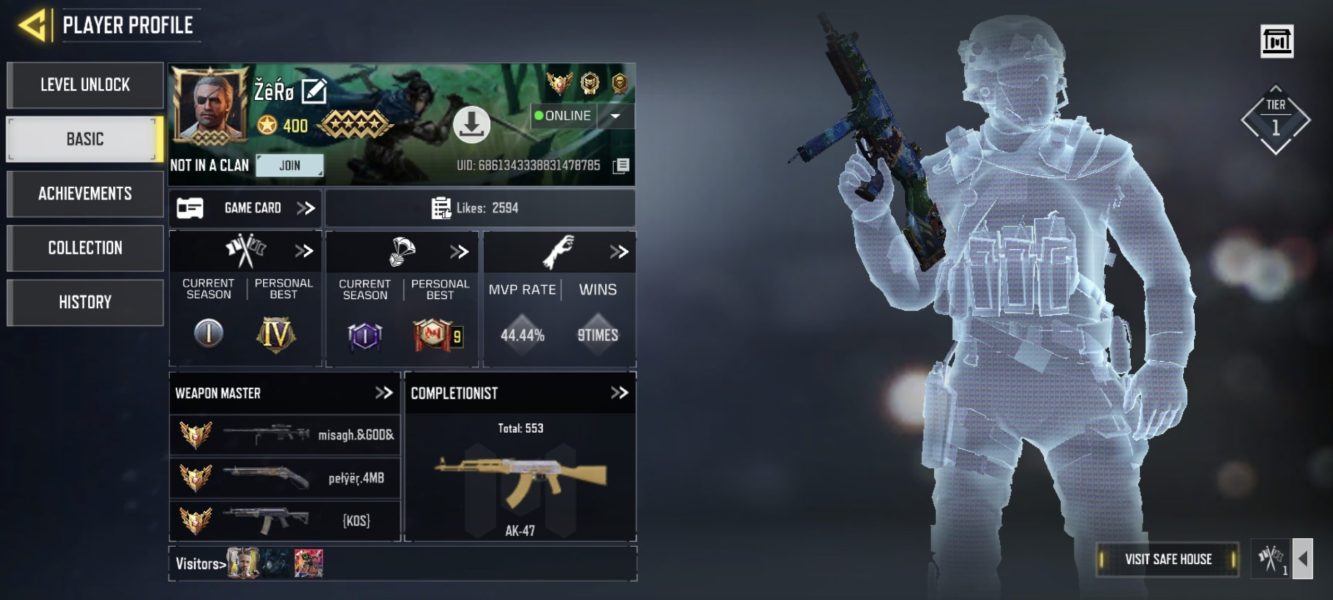The image size is (1333, 600).
Task: Select the Tier 1 diamond badge
Action: (1275, 120)
